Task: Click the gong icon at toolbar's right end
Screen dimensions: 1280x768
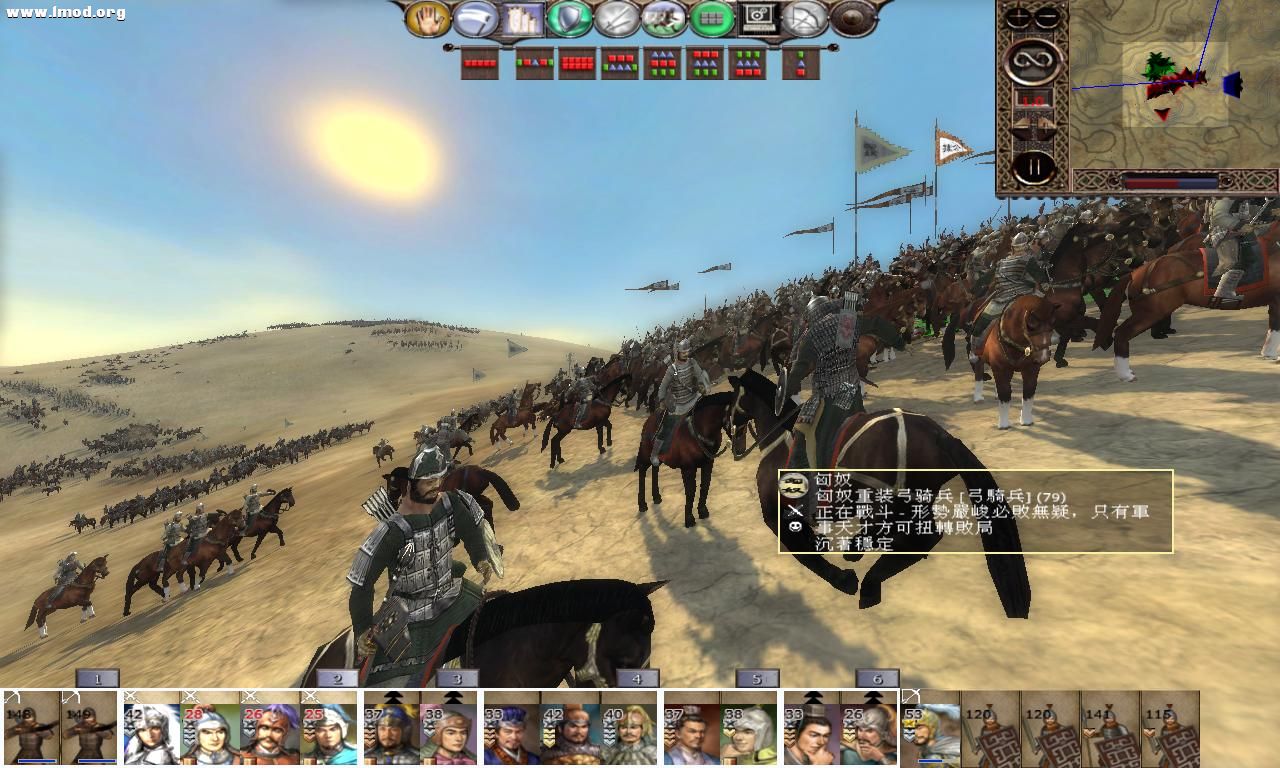Action: tap(849, 20)
